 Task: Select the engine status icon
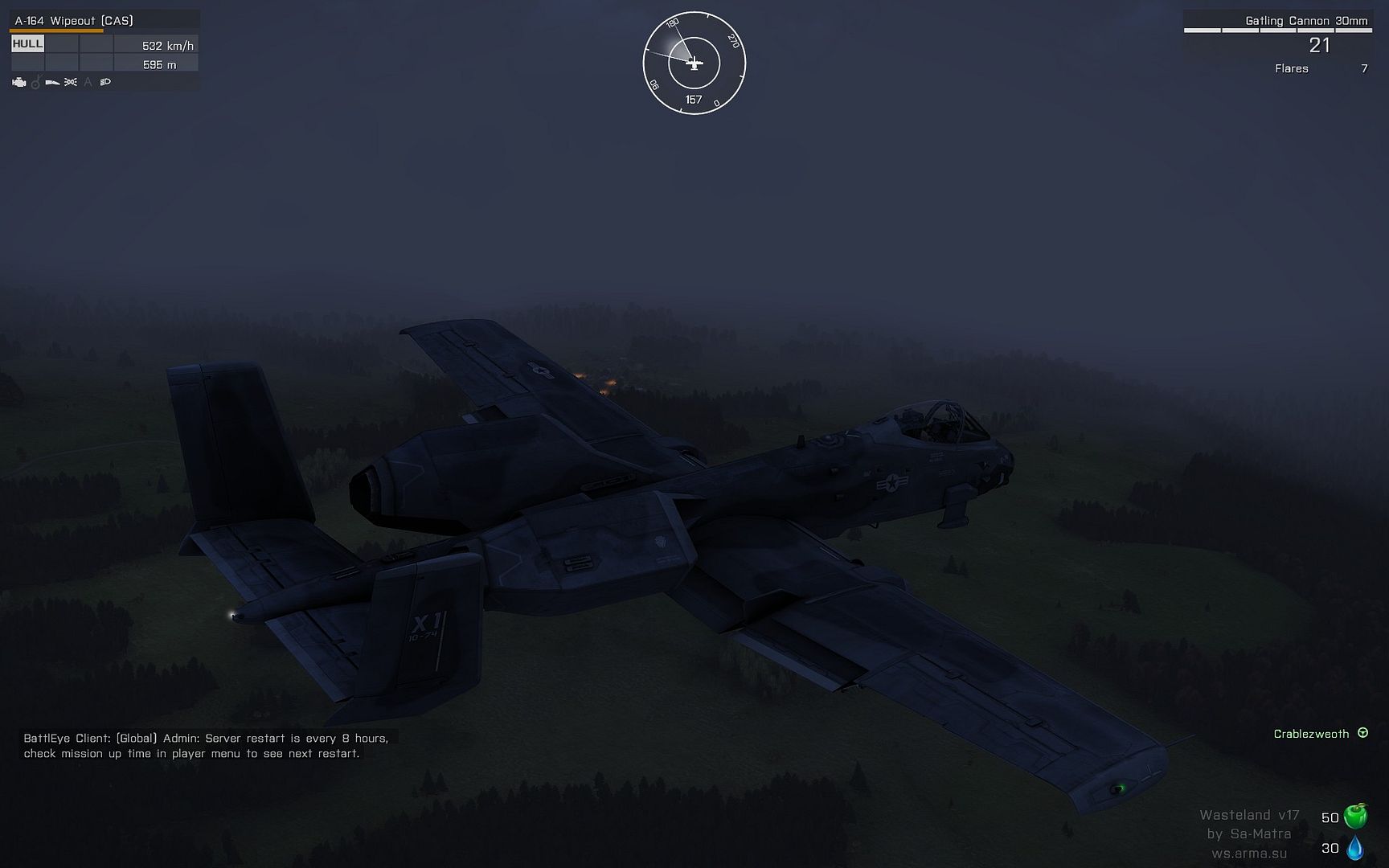click(19, 82)
